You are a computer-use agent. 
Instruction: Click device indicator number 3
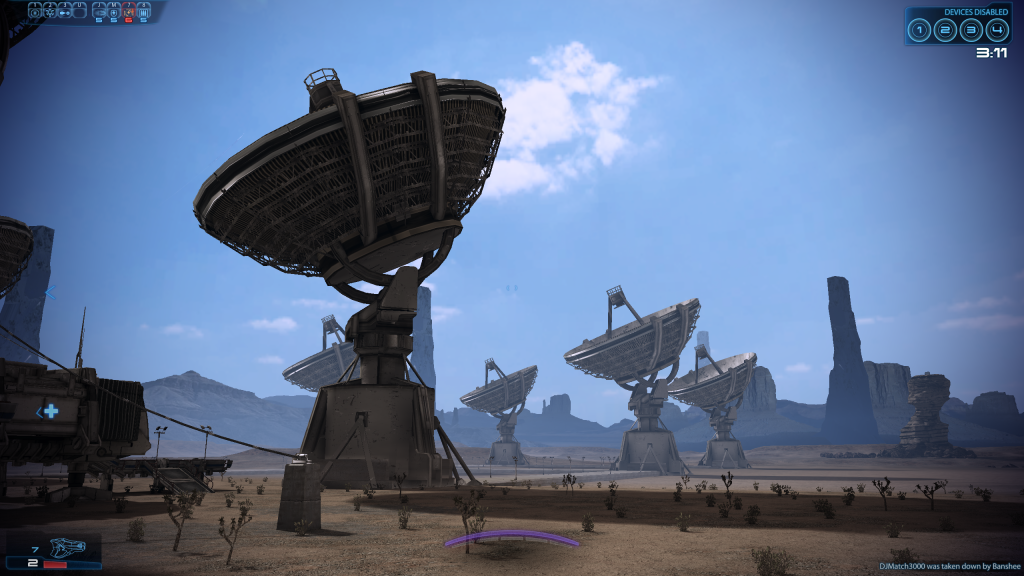click(x=970, y=30)
